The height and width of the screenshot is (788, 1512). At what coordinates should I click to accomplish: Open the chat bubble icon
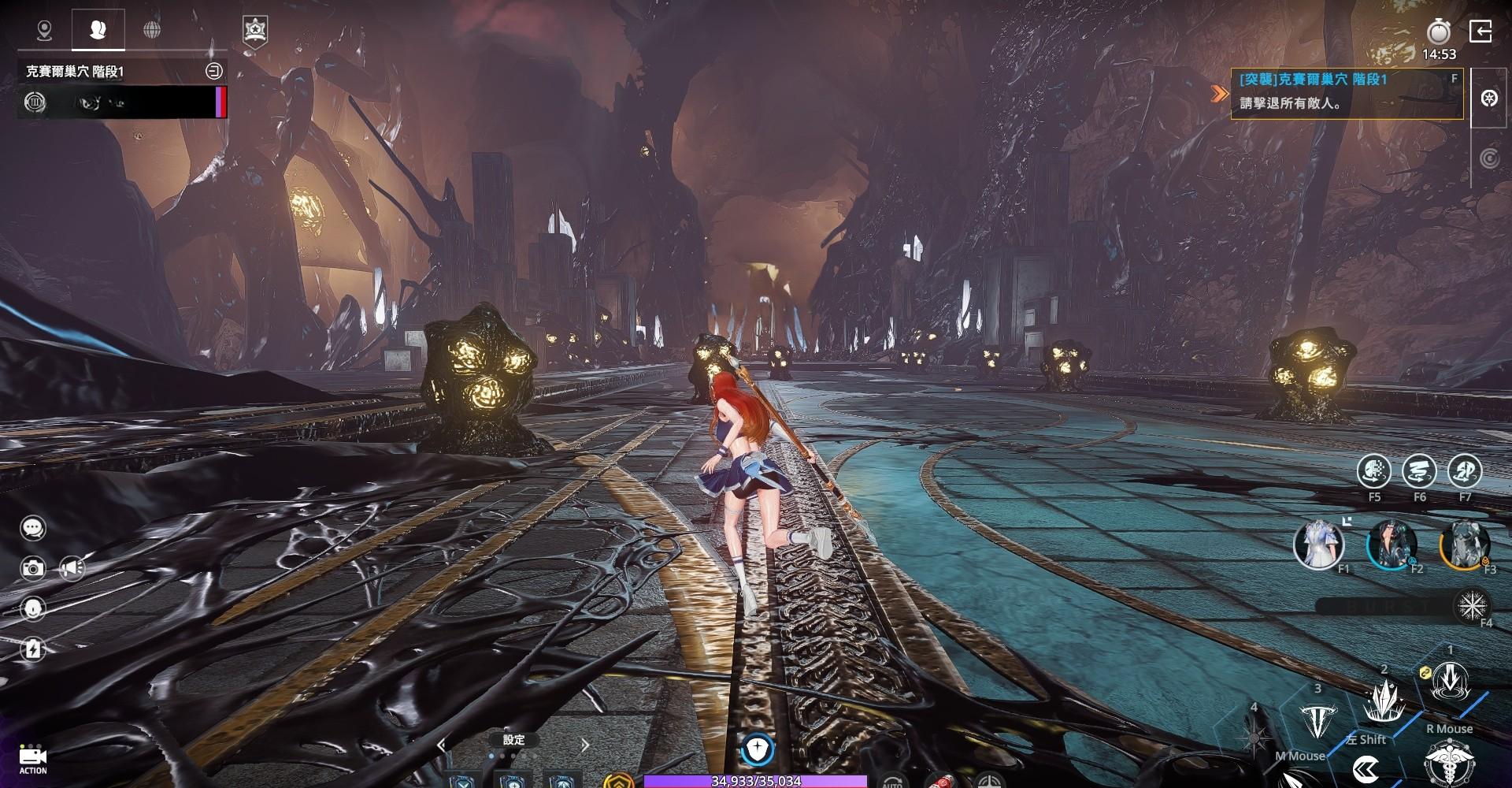click(x=33, y=528)
